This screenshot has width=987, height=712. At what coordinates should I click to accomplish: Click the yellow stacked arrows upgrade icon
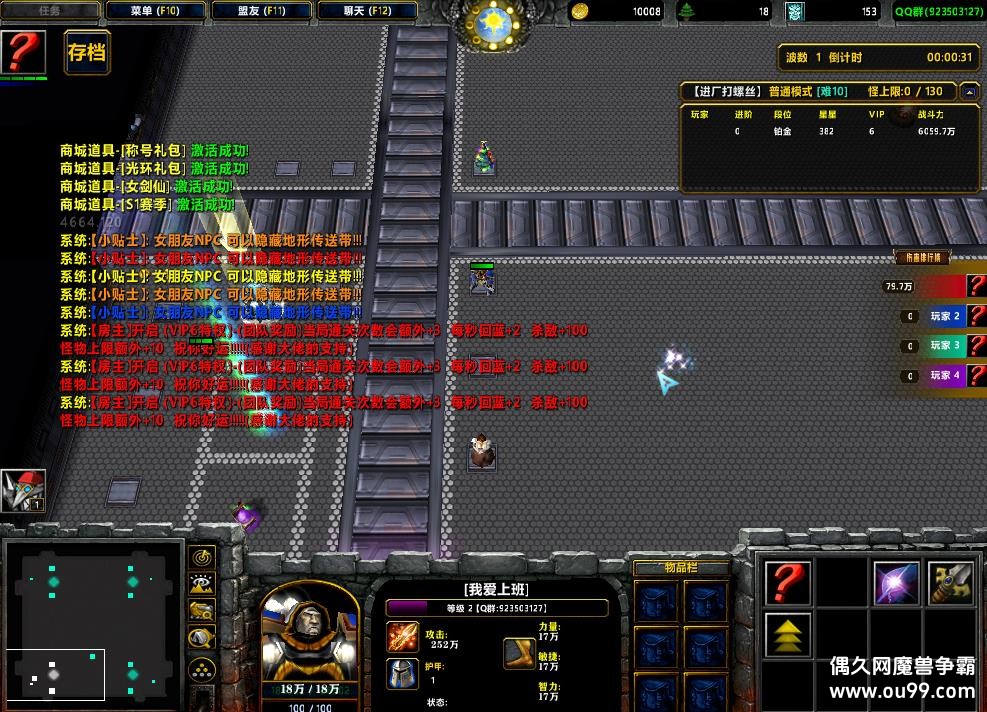coord(786,634)
